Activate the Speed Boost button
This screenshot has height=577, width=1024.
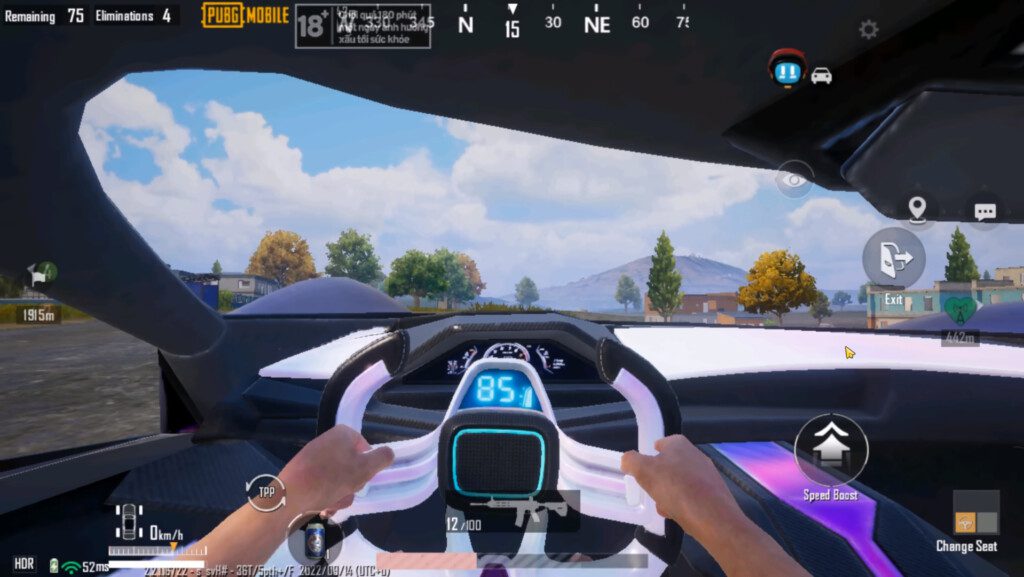(x=831, y=450)
